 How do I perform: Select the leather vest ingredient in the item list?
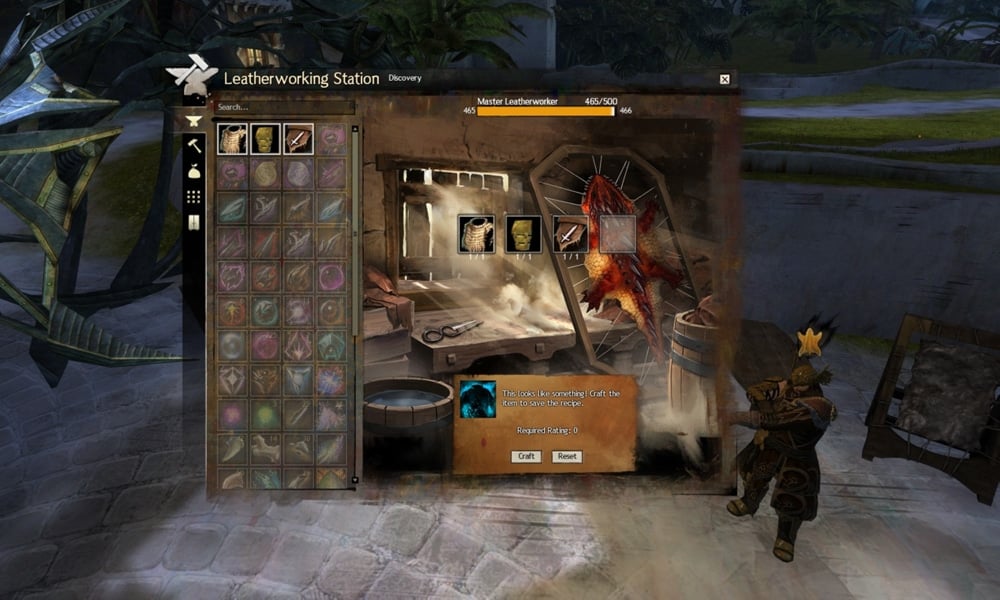point(233,139)
